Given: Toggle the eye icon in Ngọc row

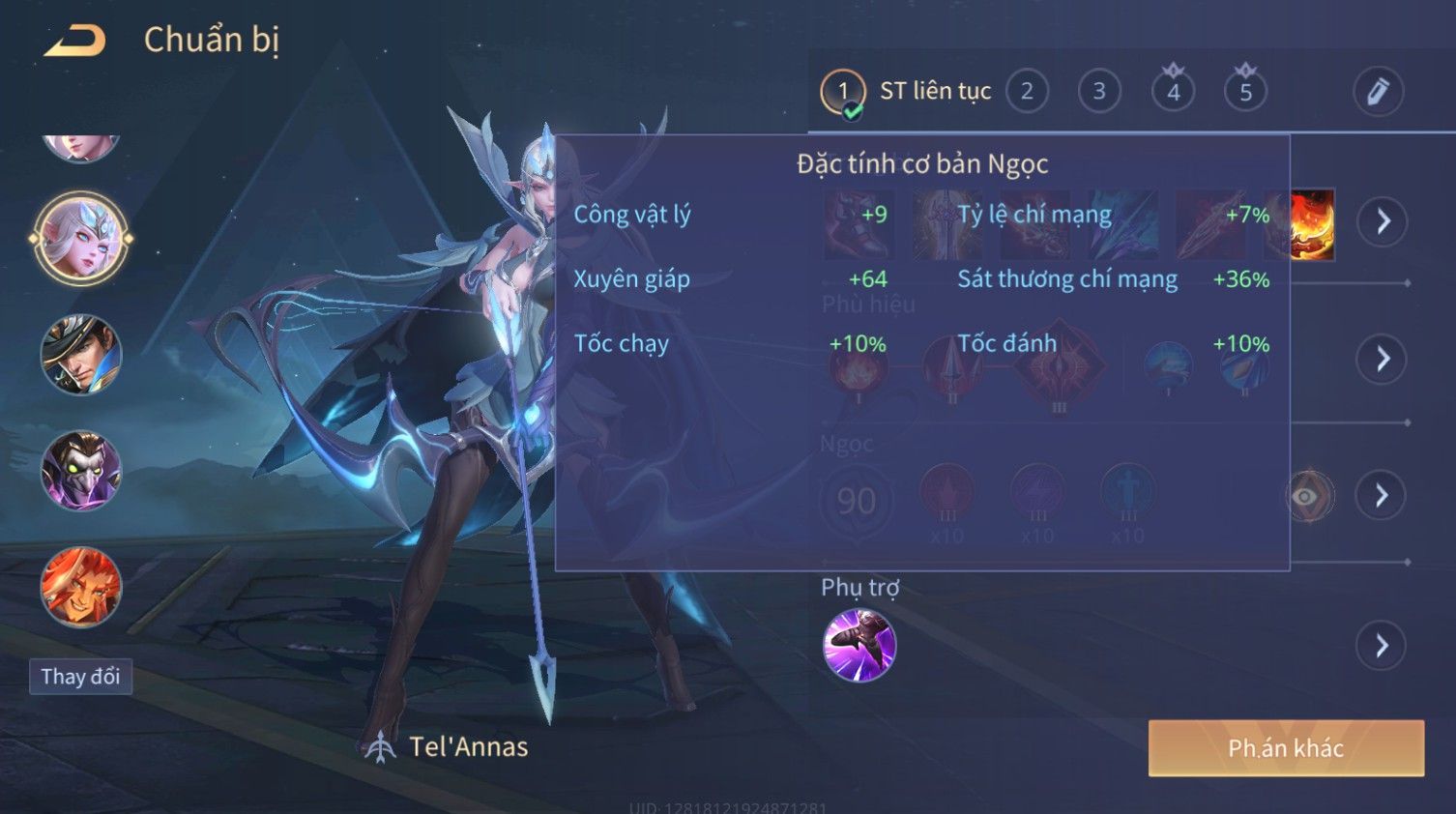Looking at the screenshot, I should (x=1307, y=497).
